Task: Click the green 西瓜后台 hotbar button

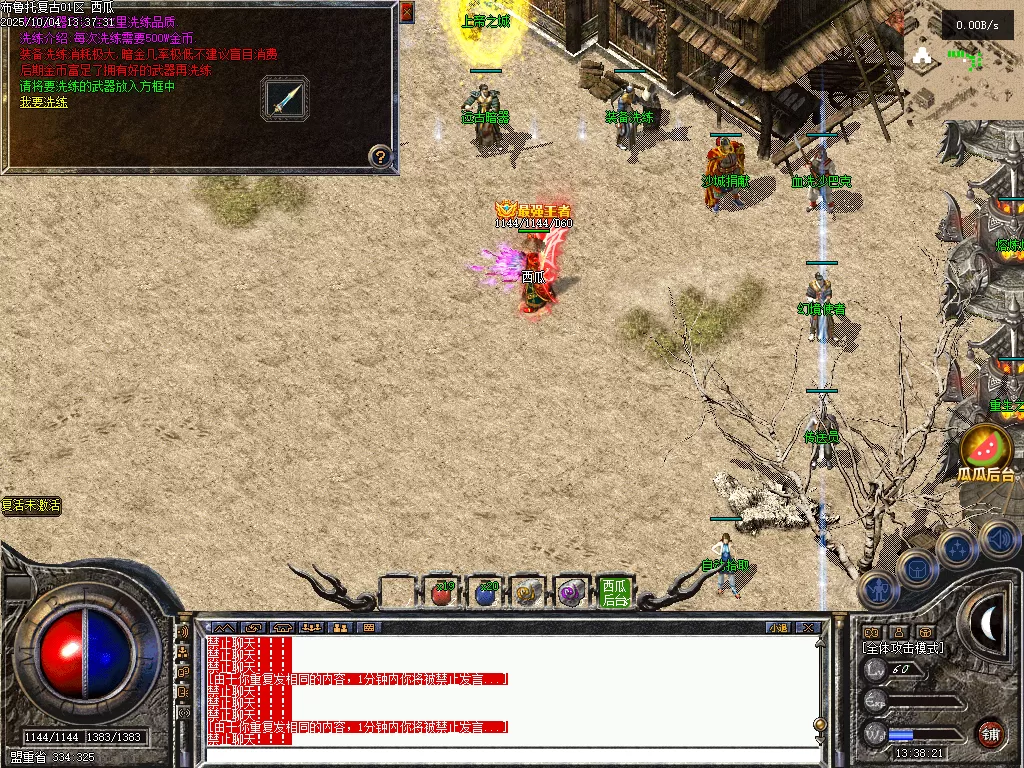Action: pos(615,594)
